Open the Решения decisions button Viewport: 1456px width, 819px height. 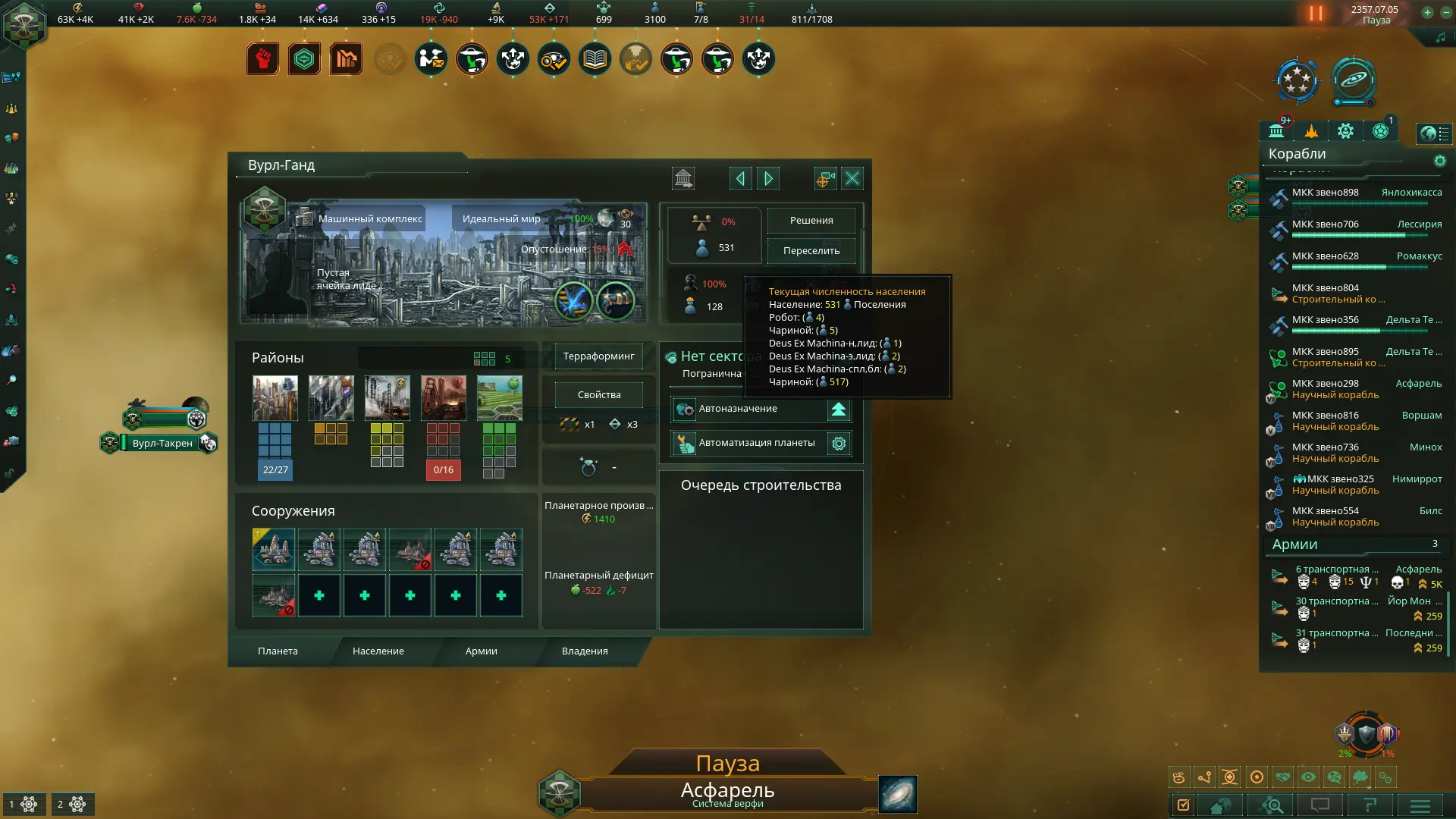click(x=811, y=221)
